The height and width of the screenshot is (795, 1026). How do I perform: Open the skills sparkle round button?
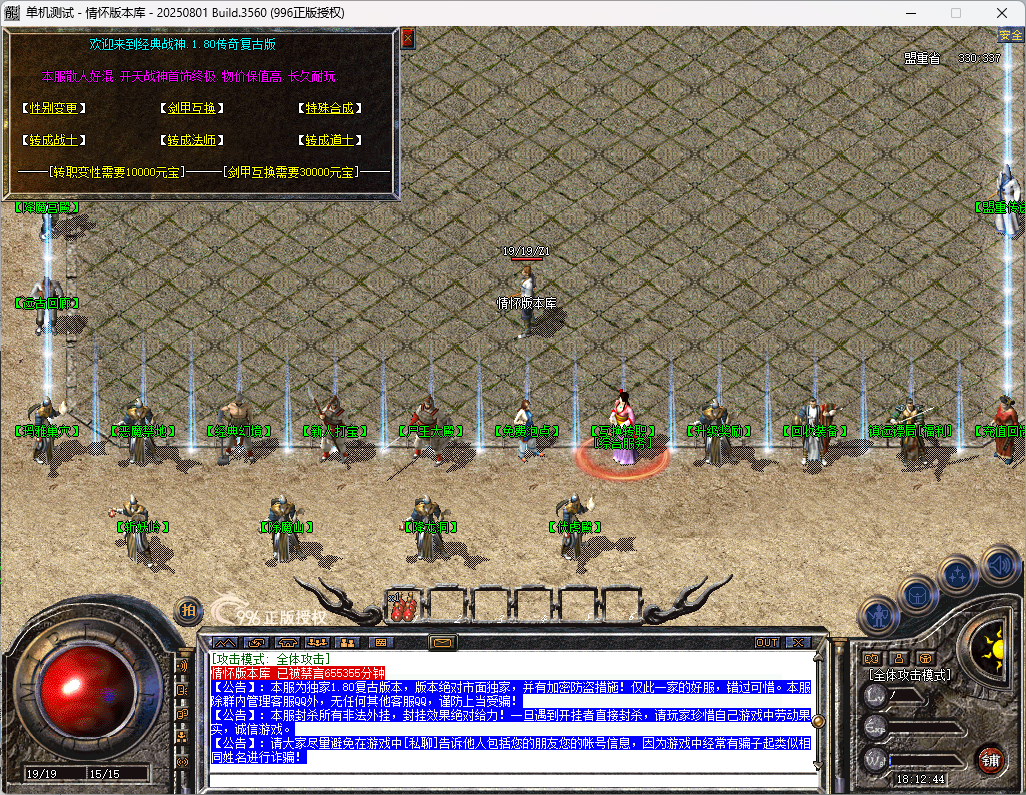point(959,576)
